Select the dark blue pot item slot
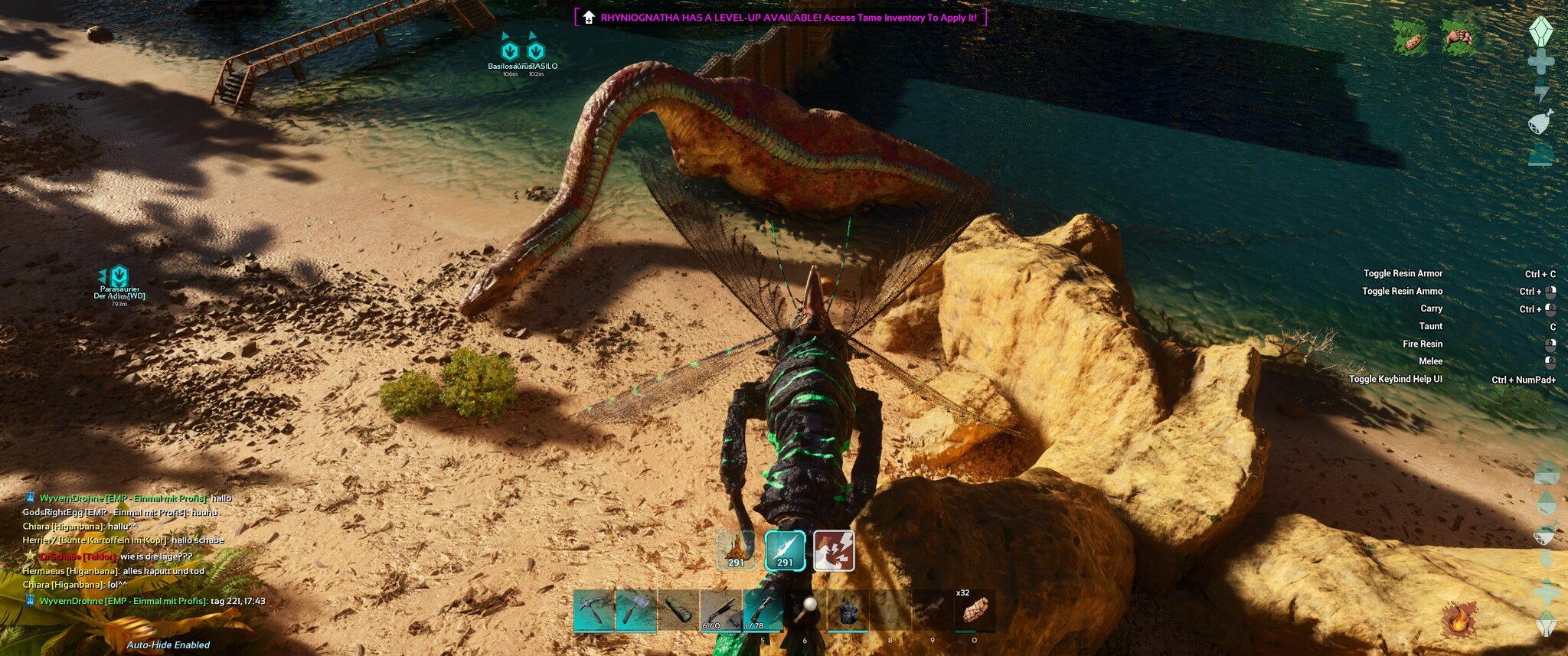1568x656 pixels. pyautogui.click(x=848, y=611)
